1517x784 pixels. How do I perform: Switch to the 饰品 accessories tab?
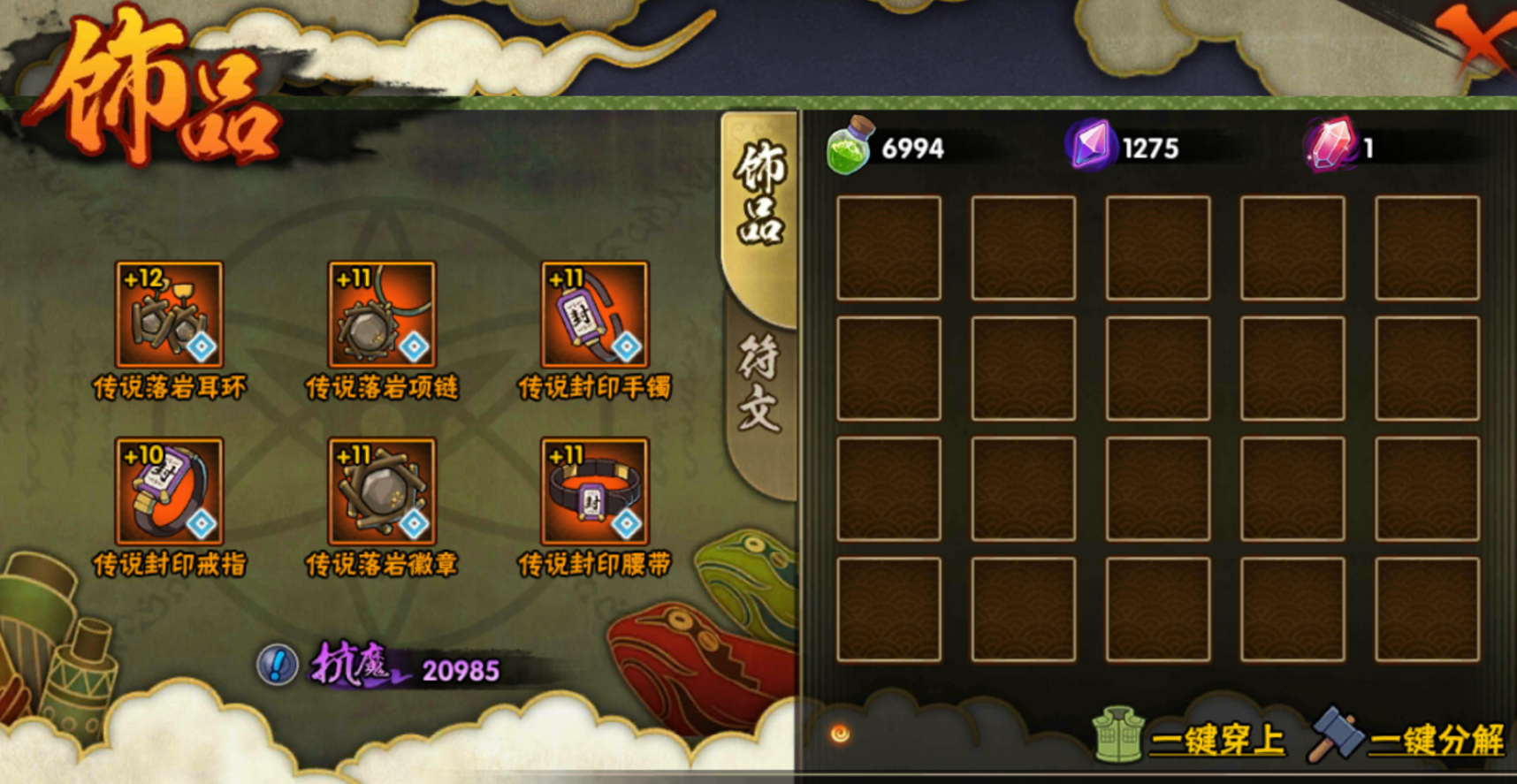click(x=758, y=194)
